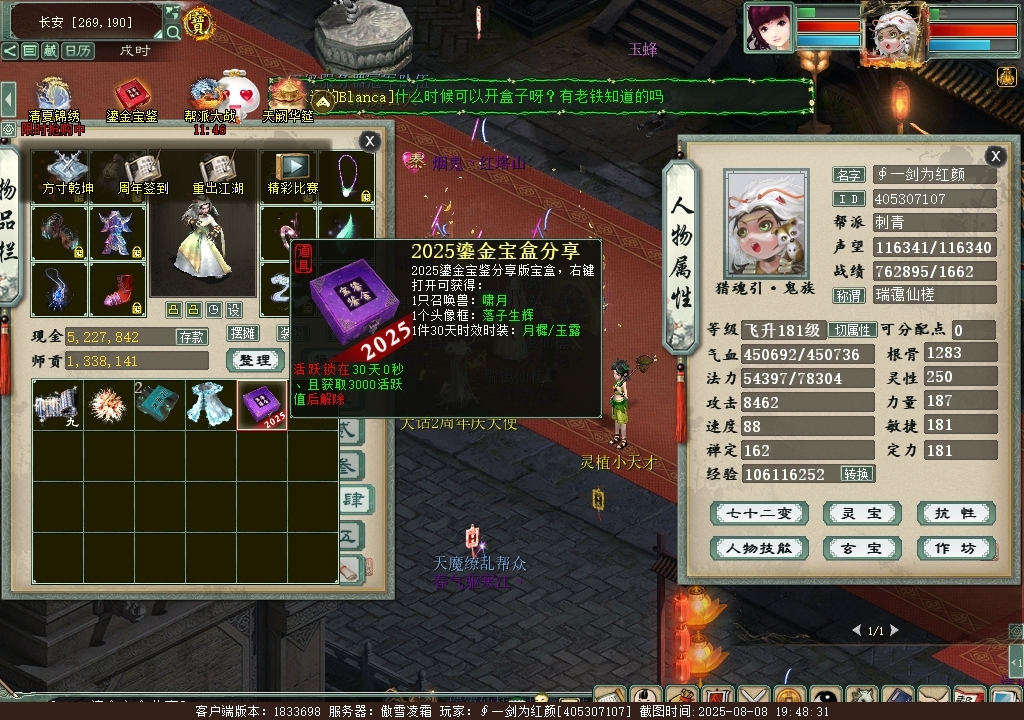Click the 整理 sort button
This screenshot has width=1024, height=720.
click(255, 360)
